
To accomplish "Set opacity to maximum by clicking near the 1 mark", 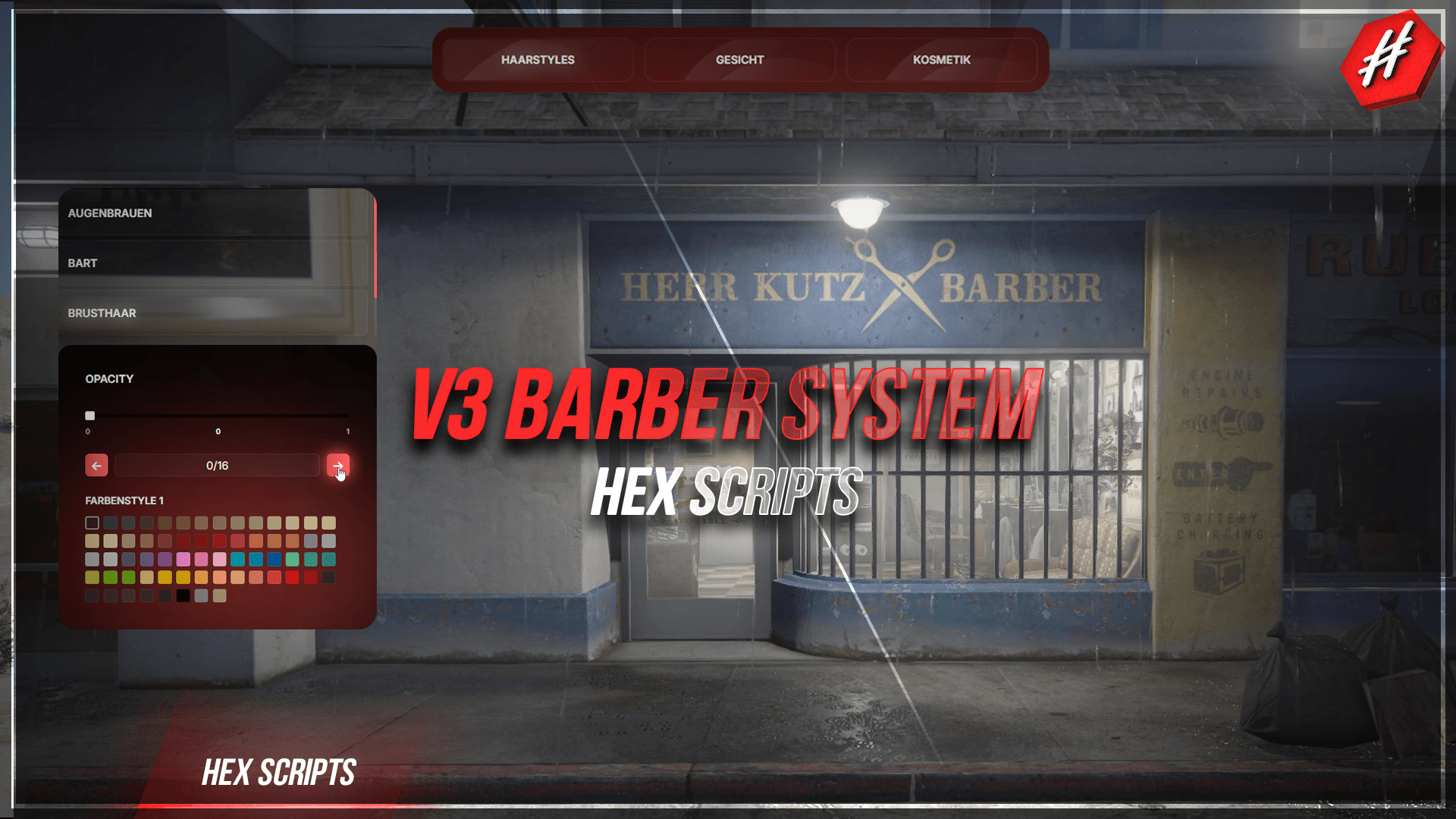I will [x=347, y=416].
